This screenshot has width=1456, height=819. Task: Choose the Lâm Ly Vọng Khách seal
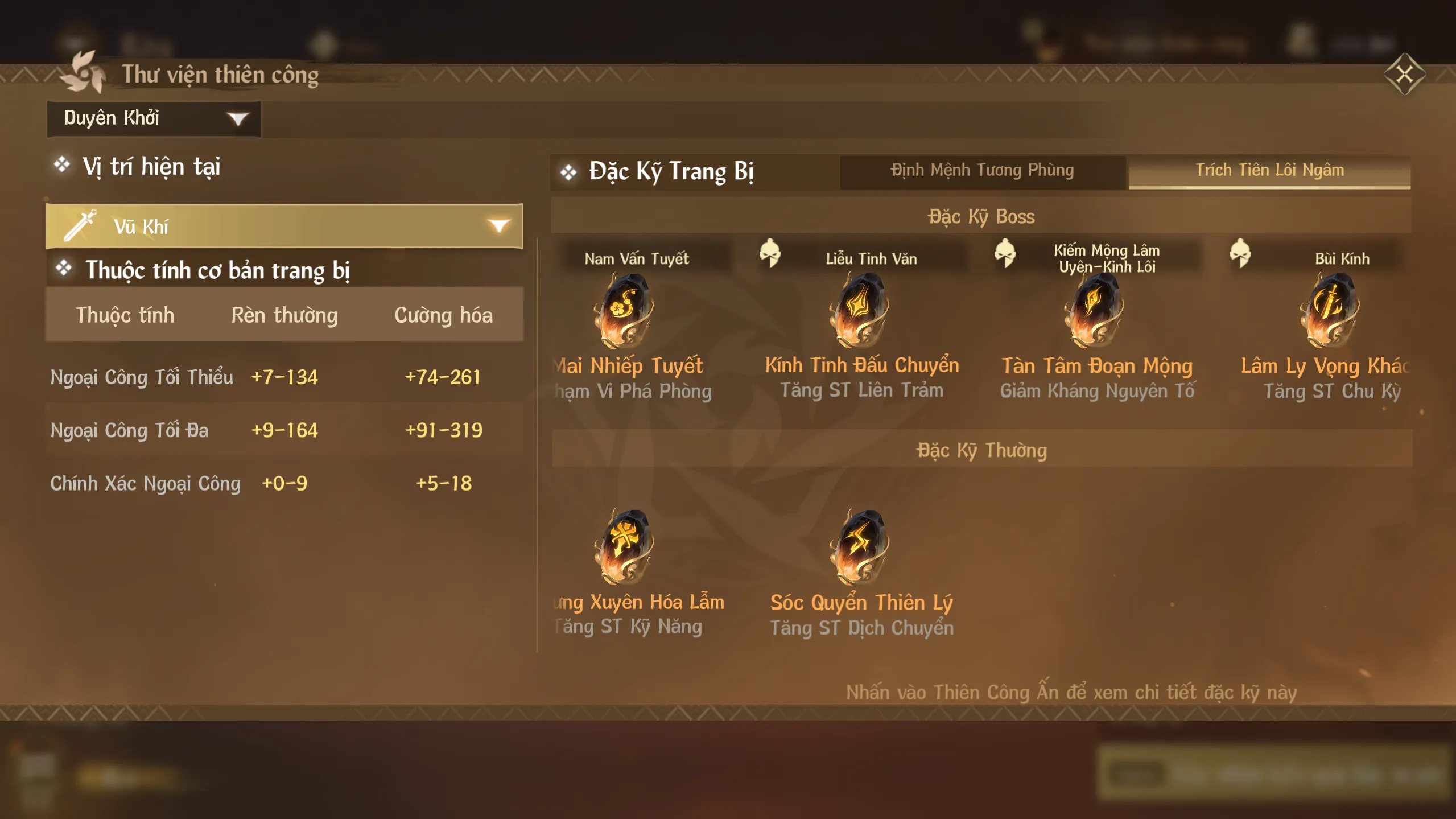[1330, 310]
